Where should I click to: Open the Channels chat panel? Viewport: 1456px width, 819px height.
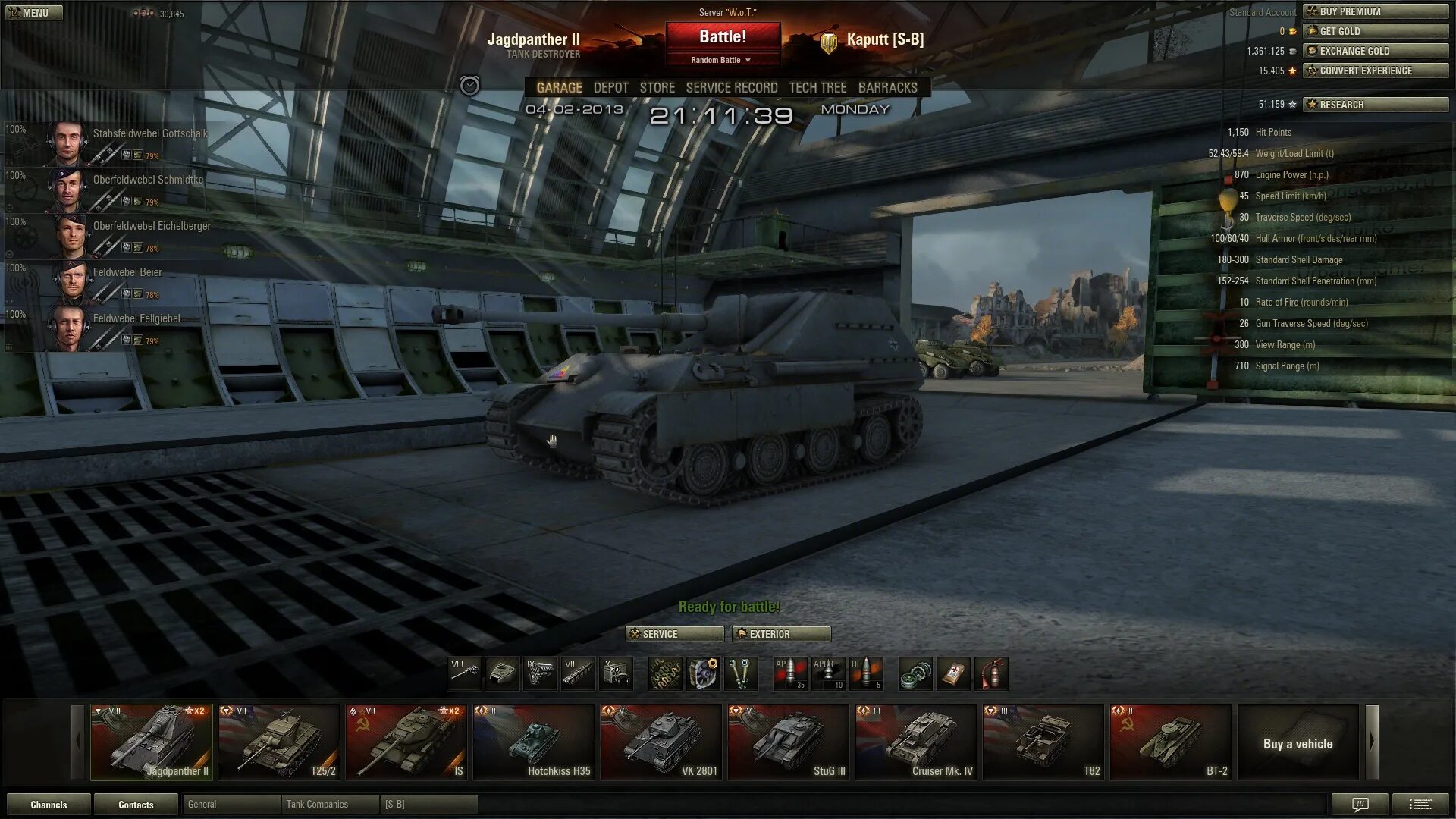pyautogui.click(x=49, y=805)
